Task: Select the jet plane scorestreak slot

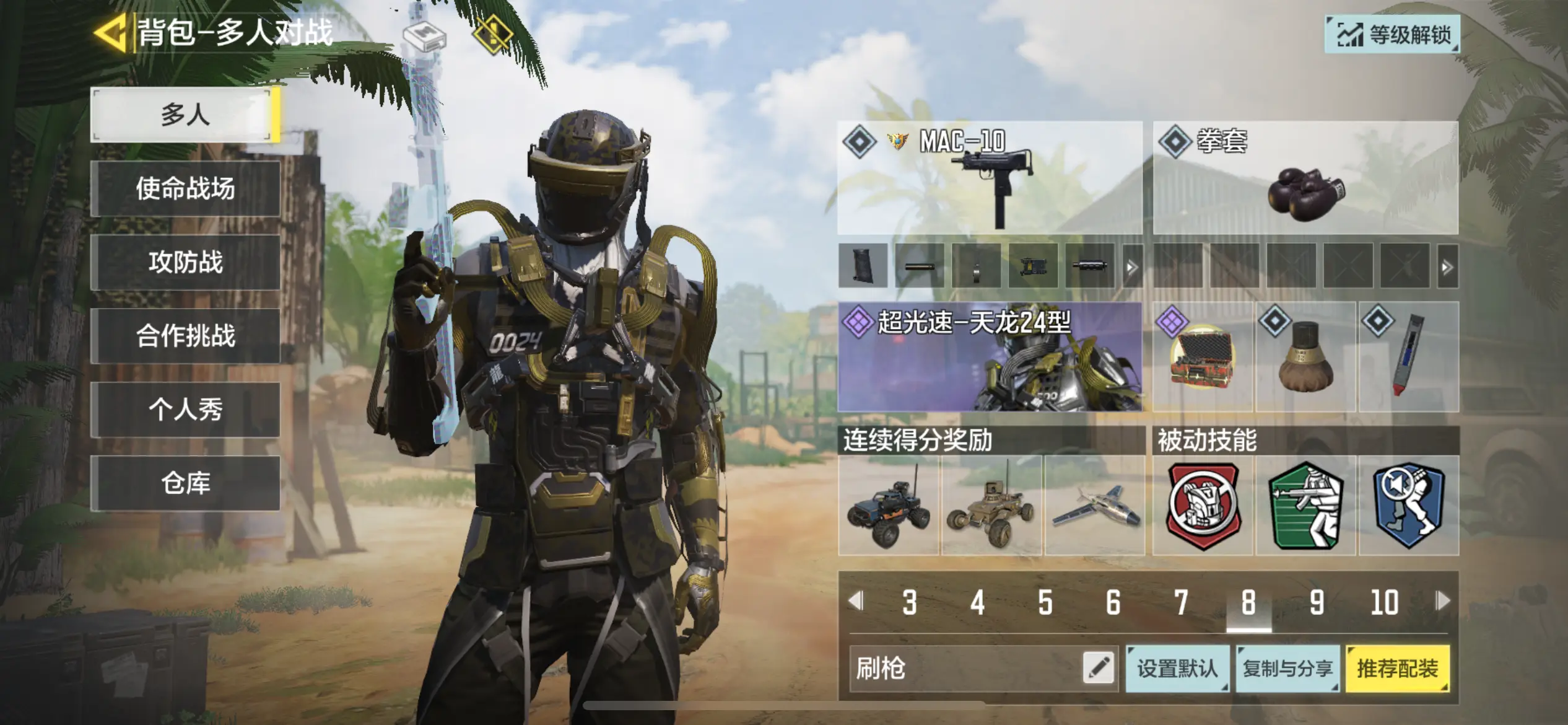Action: (x=1094, y=506)
